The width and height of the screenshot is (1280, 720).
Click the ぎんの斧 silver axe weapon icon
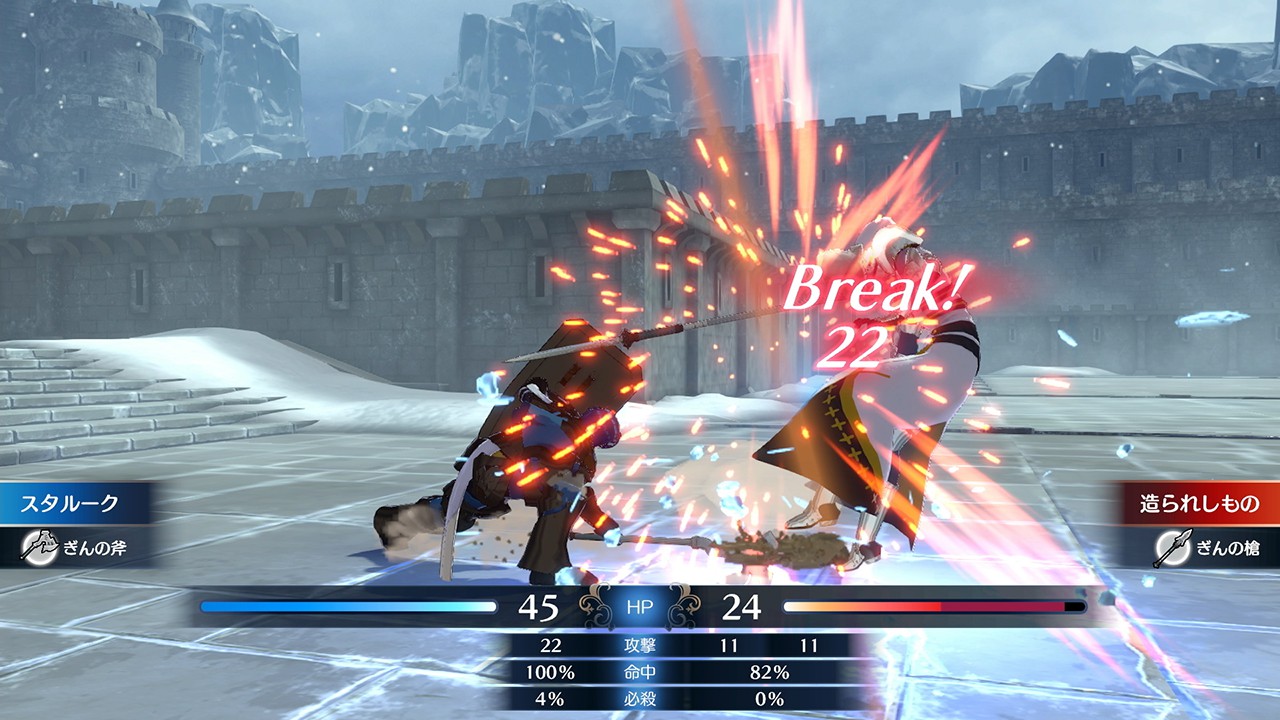point(37,546)
